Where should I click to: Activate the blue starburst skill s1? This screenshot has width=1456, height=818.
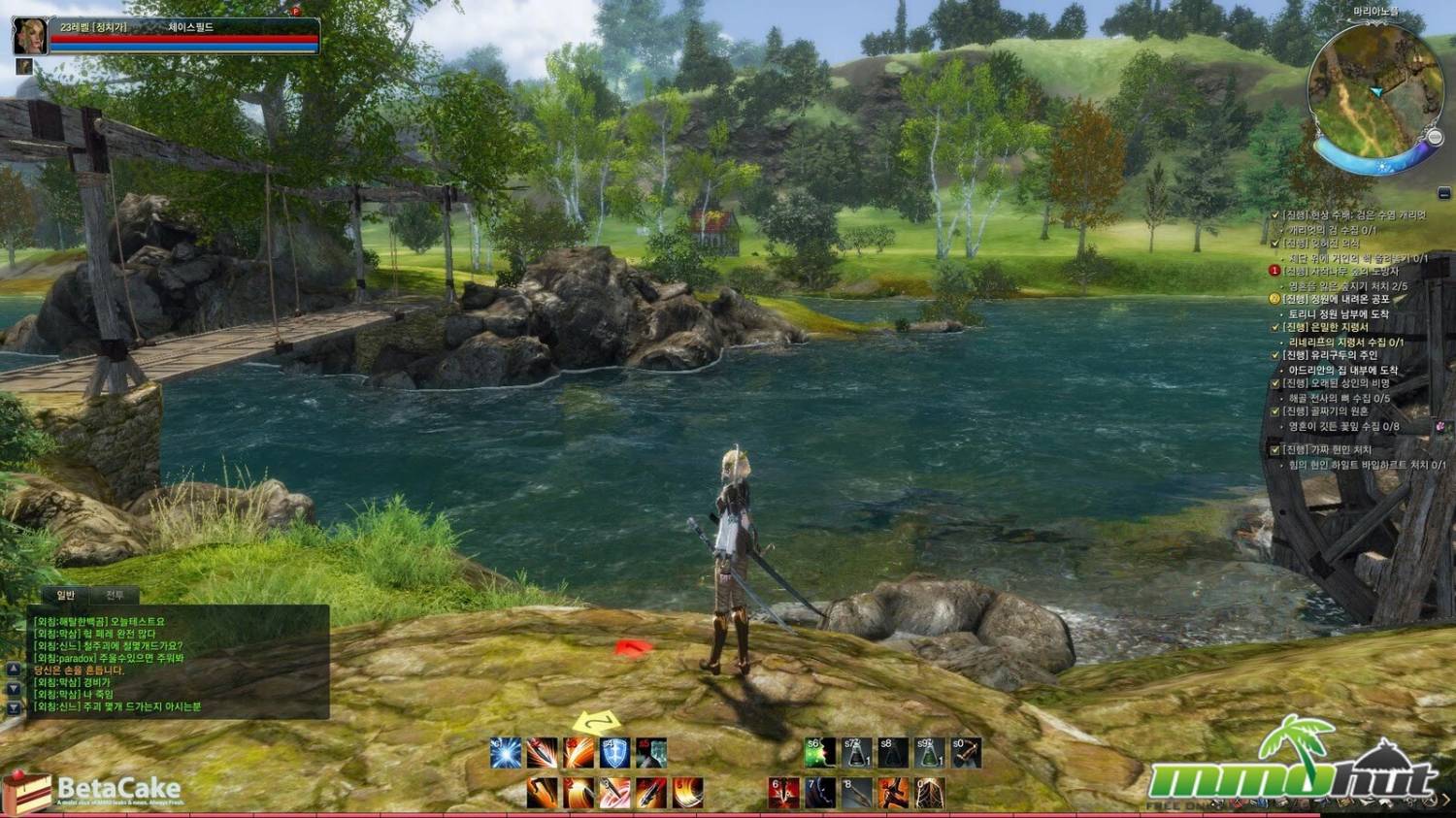coord(506,753)
